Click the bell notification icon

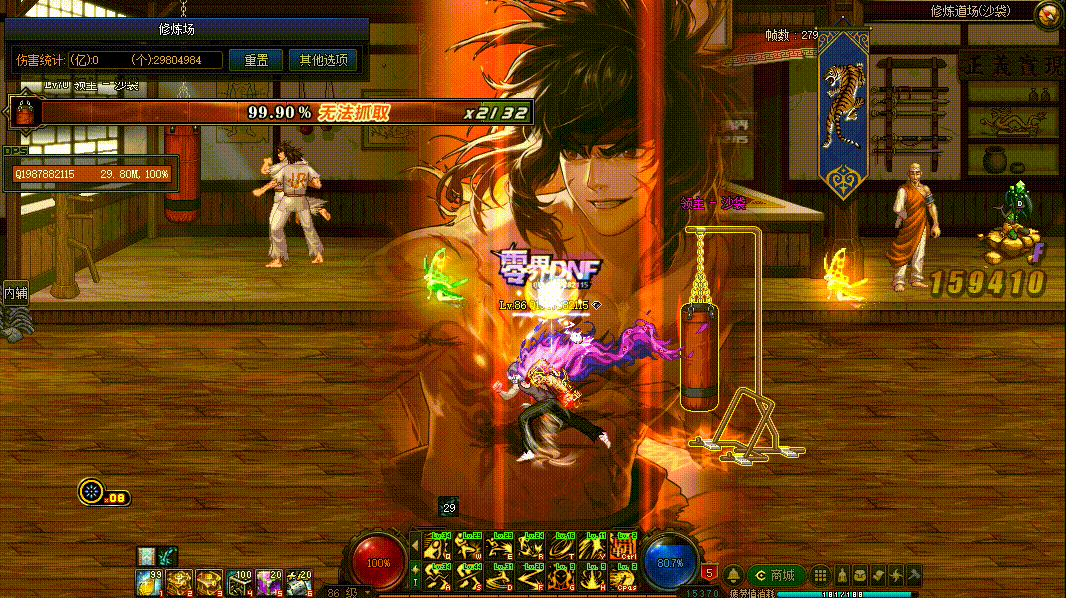734,576
